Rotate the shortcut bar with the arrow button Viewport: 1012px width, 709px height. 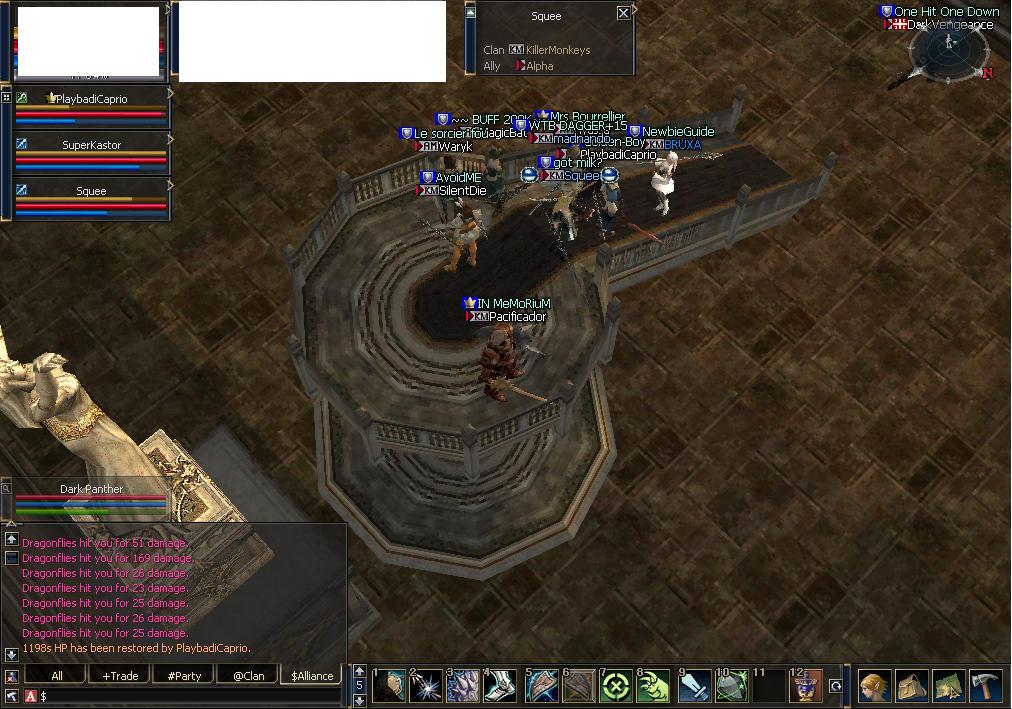[835, 687]
